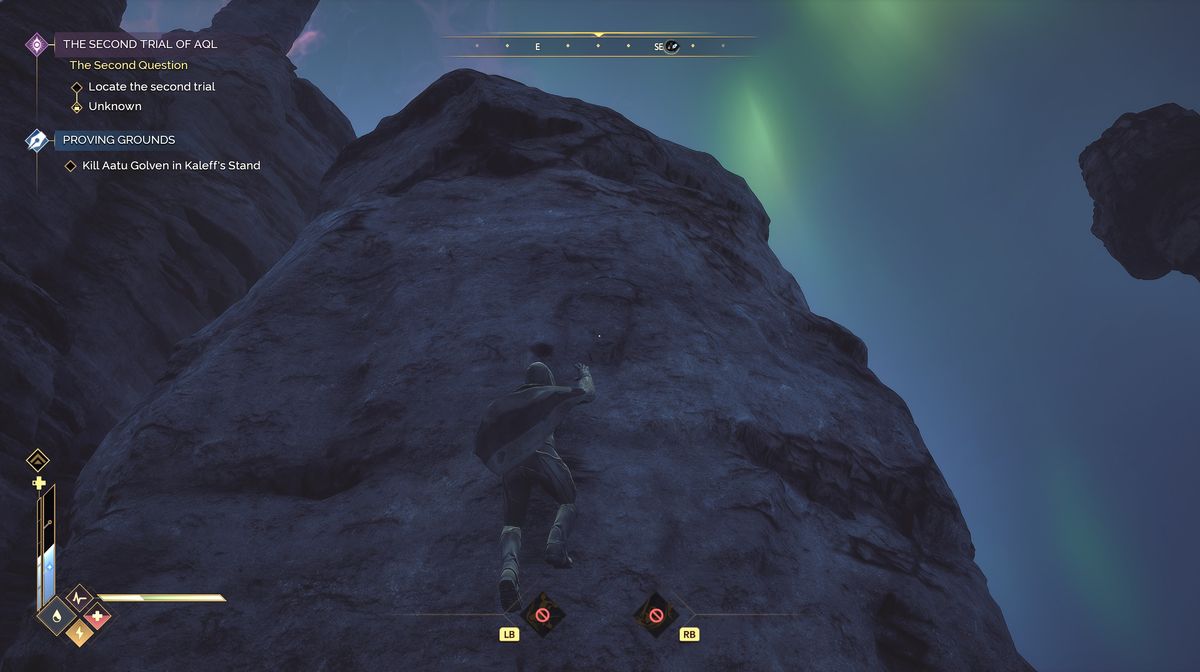Click the compass marker beside SE
Screen dimensions: 1200x672
[672, 46]
